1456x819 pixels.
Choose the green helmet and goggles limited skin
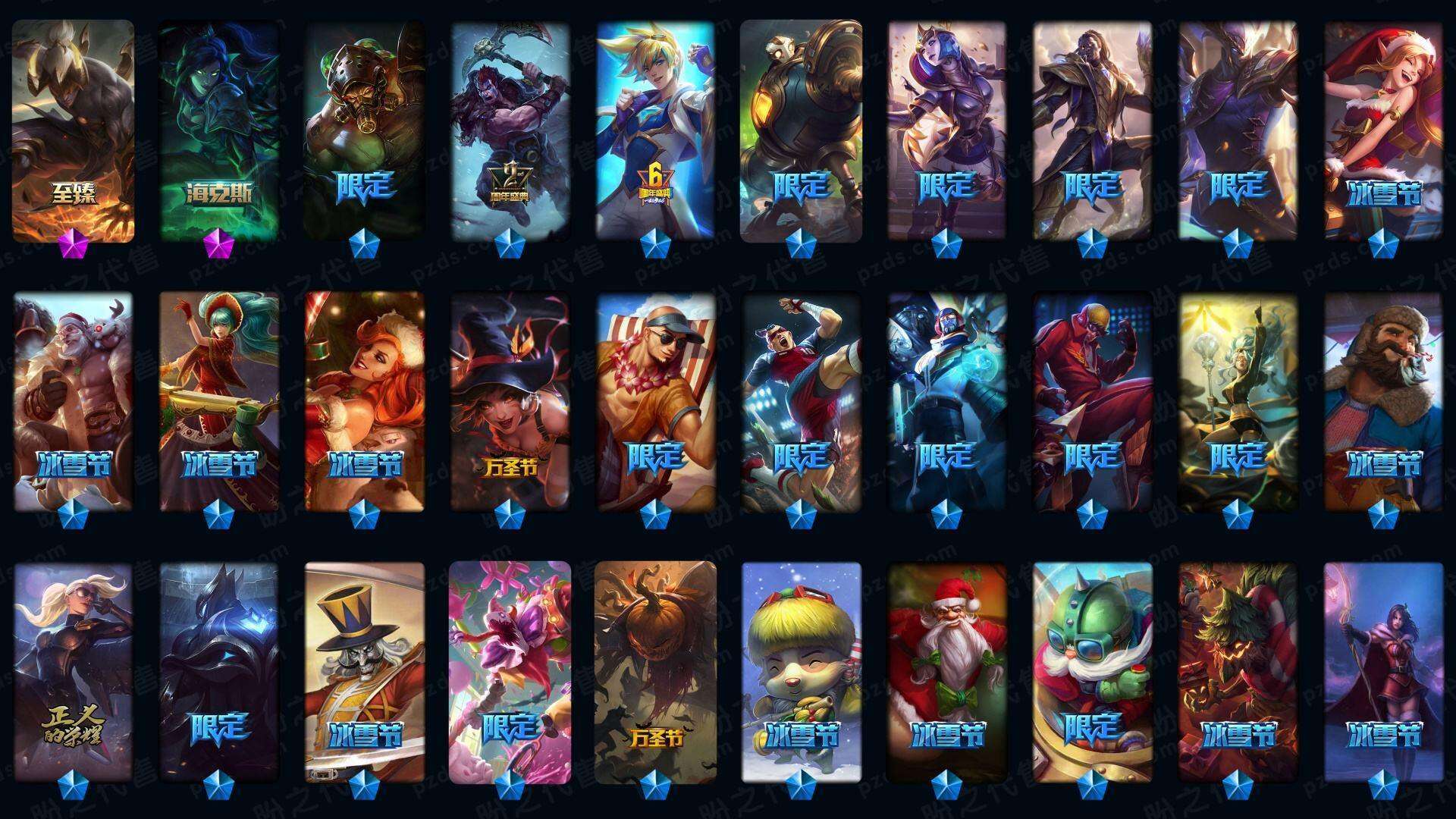click(x=1092, y=672)
